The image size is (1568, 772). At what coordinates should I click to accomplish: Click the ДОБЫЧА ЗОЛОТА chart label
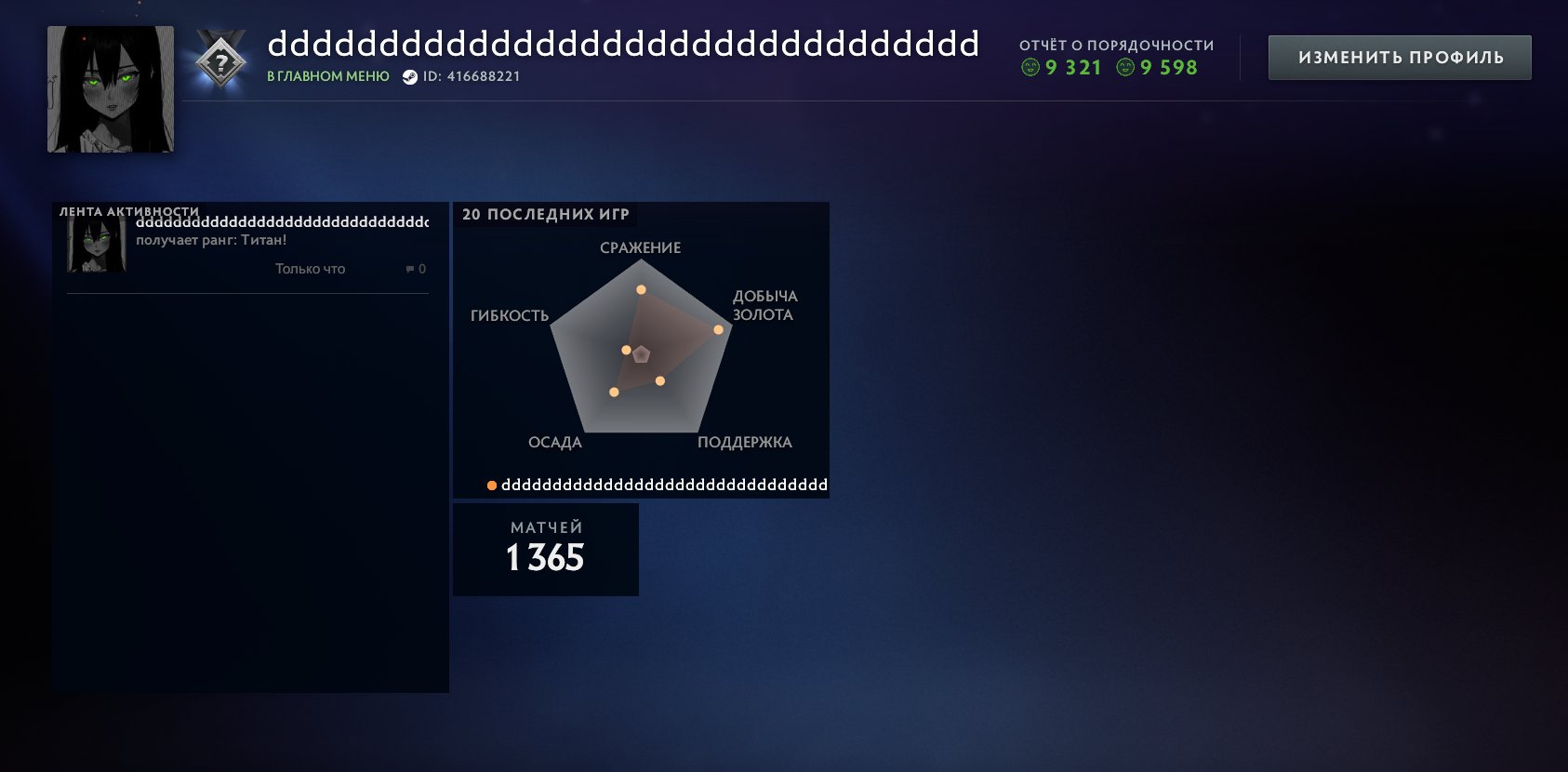tap(764, 305)
